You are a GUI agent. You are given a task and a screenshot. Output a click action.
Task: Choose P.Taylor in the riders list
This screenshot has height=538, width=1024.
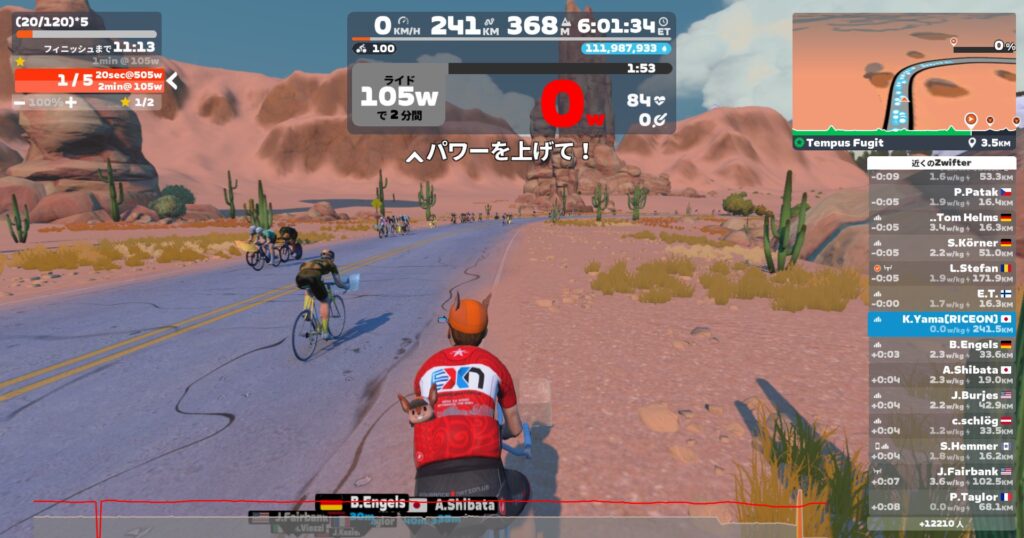(x=941, y=501)
